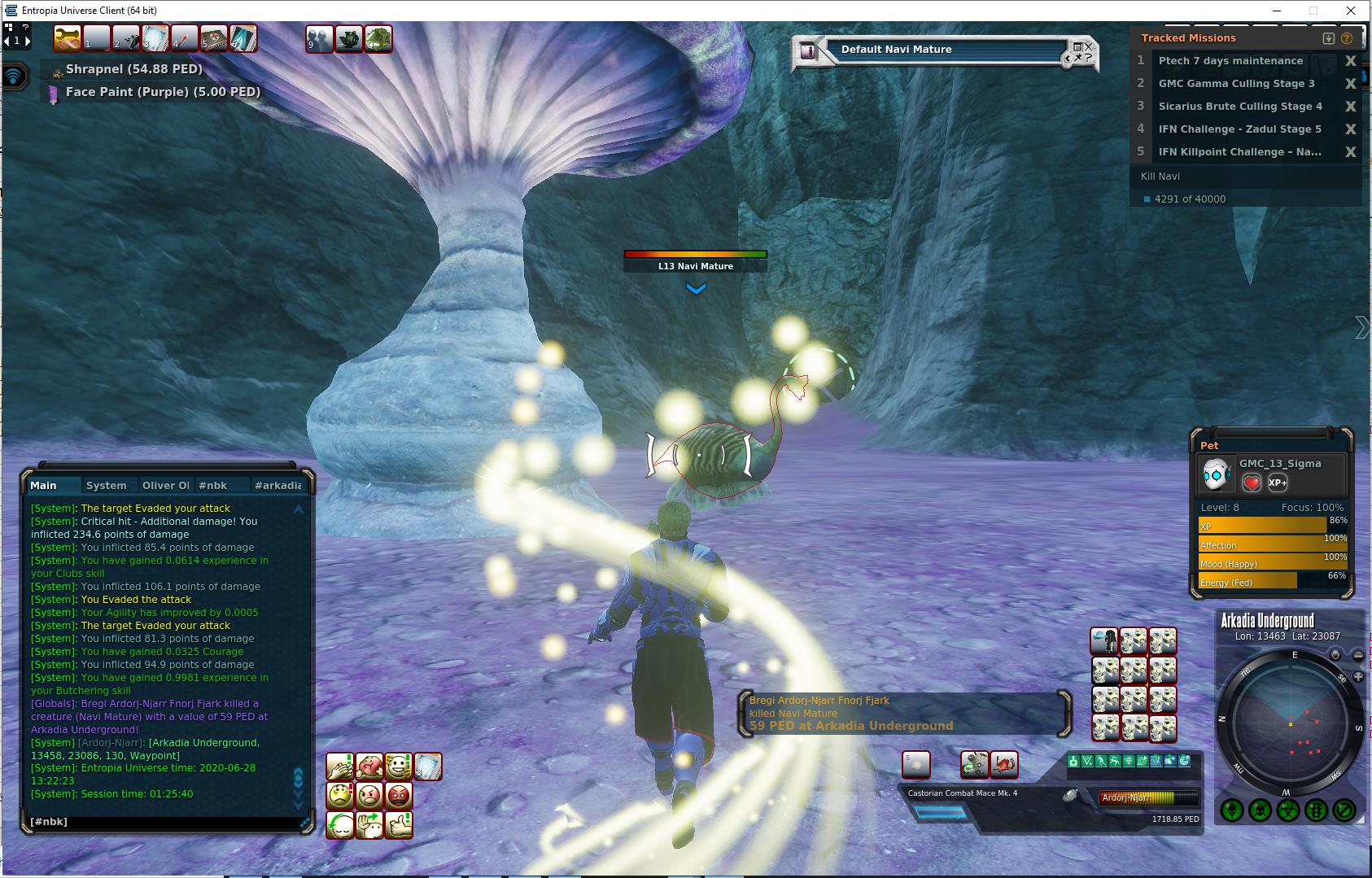1372x878 pixels.
Task: Select the GMC Gamma Culling Stage 3 mission
Action: pyautogui.click(x=1236, y=84)
